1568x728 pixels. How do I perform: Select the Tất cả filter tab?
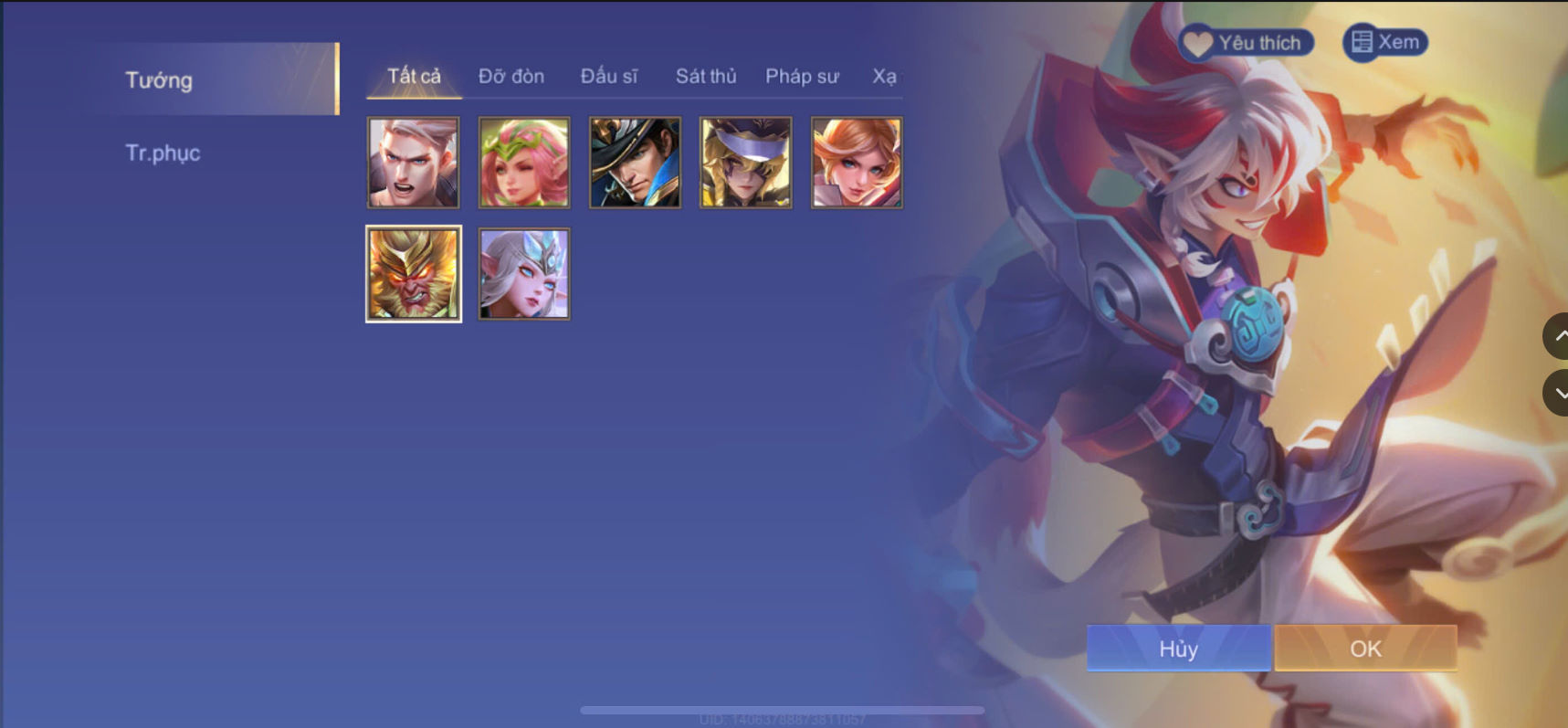tap(412, 77)
